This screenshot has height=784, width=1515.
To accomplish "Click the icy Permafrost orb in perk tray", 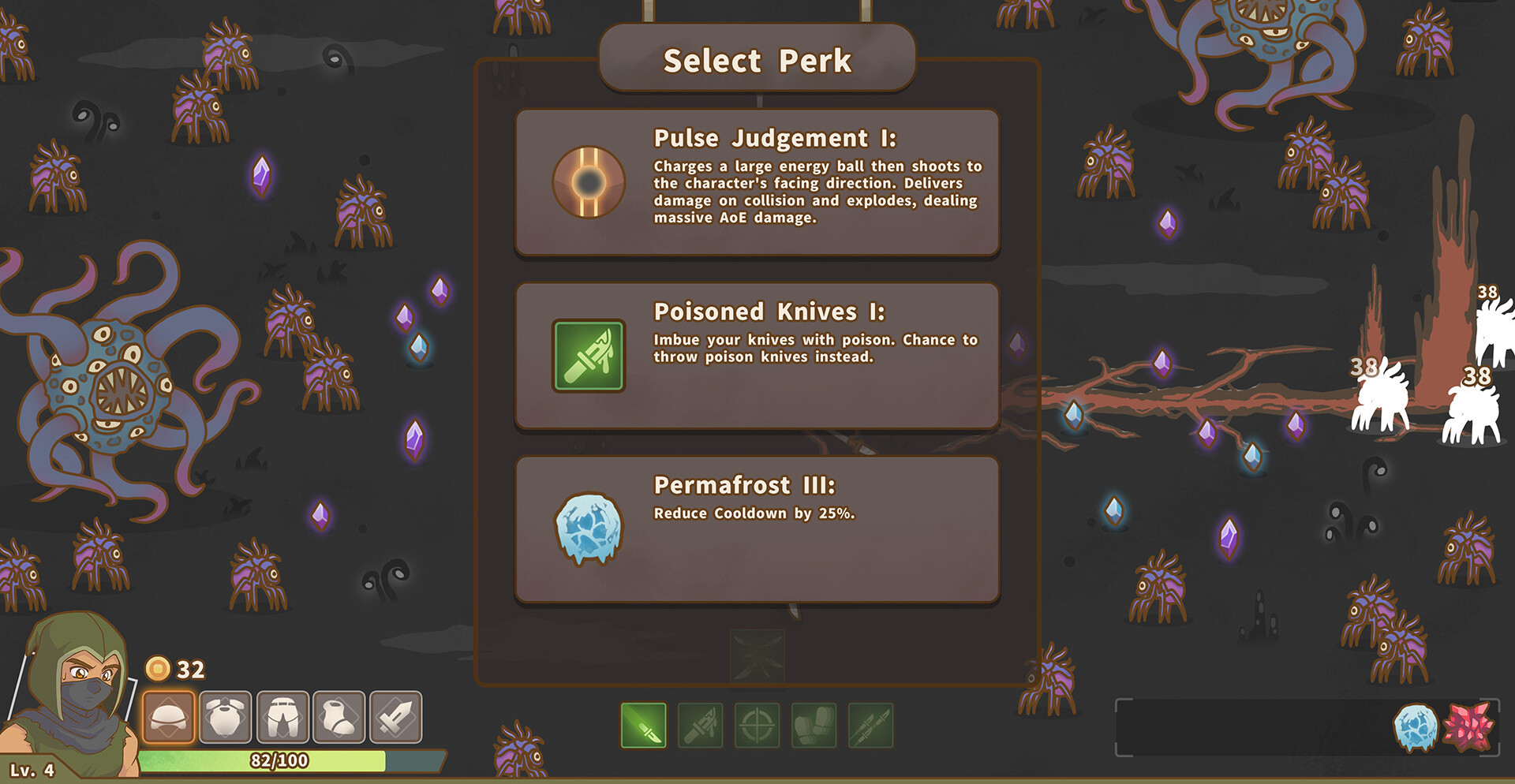I will pos(1416,727).
